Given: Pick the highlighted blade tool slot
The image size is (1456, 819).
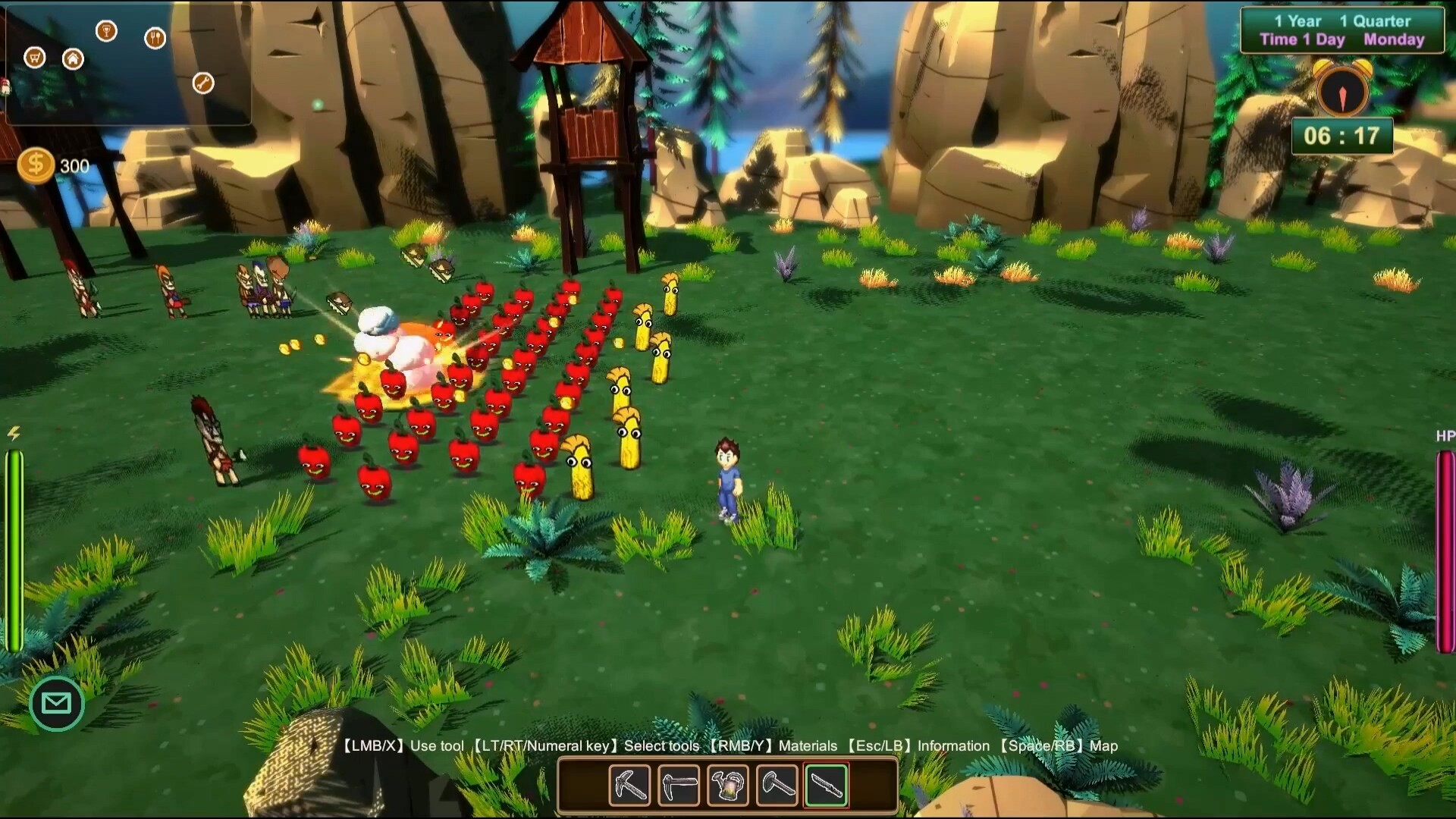Looking at the screenshot, I should [x=827, y=784].
